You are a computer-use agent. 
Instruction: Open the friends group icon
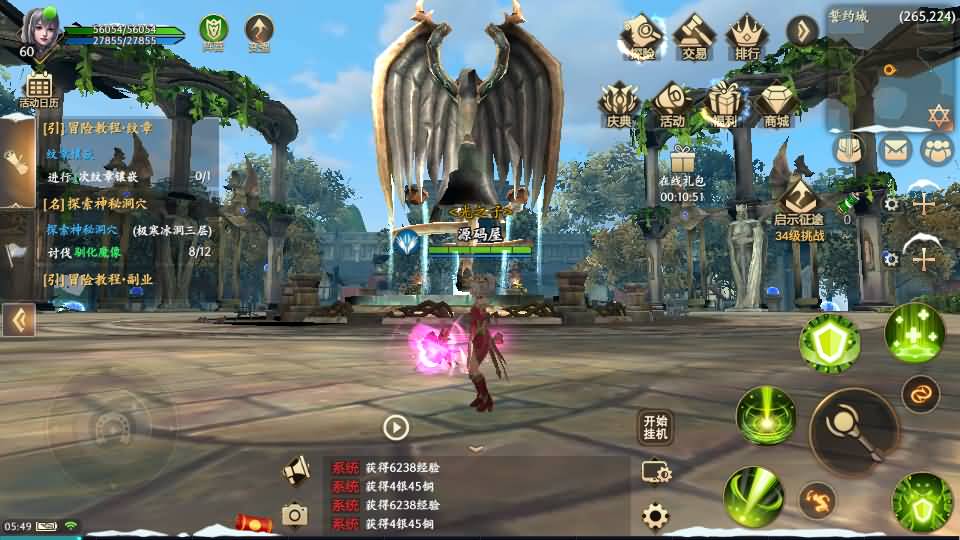click(938, 150)
